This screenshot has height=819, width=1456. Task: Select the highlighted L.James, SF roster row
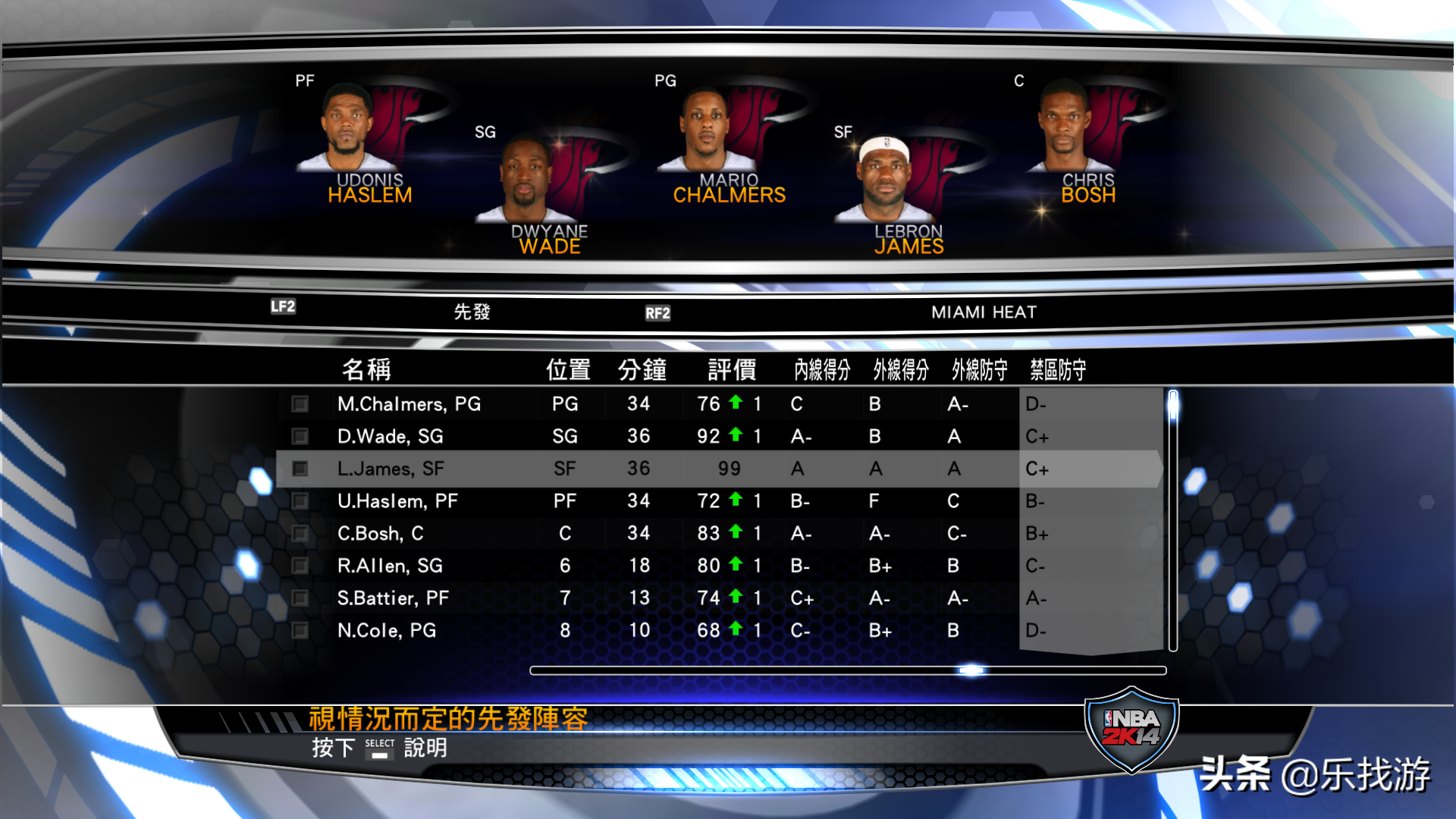[x=531, y=469]
